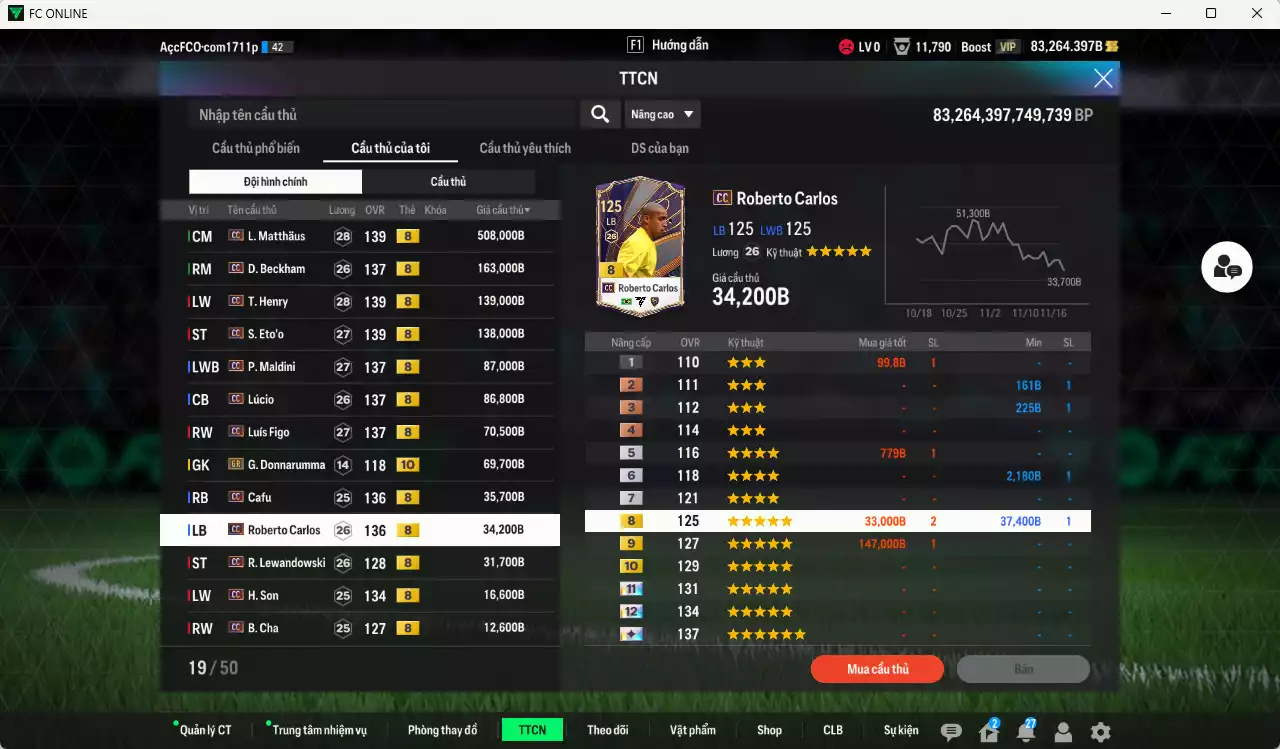Open the Shop menu item
Image resolution: width=1280 pixels, height=749 pixels.
coord(769,730)
